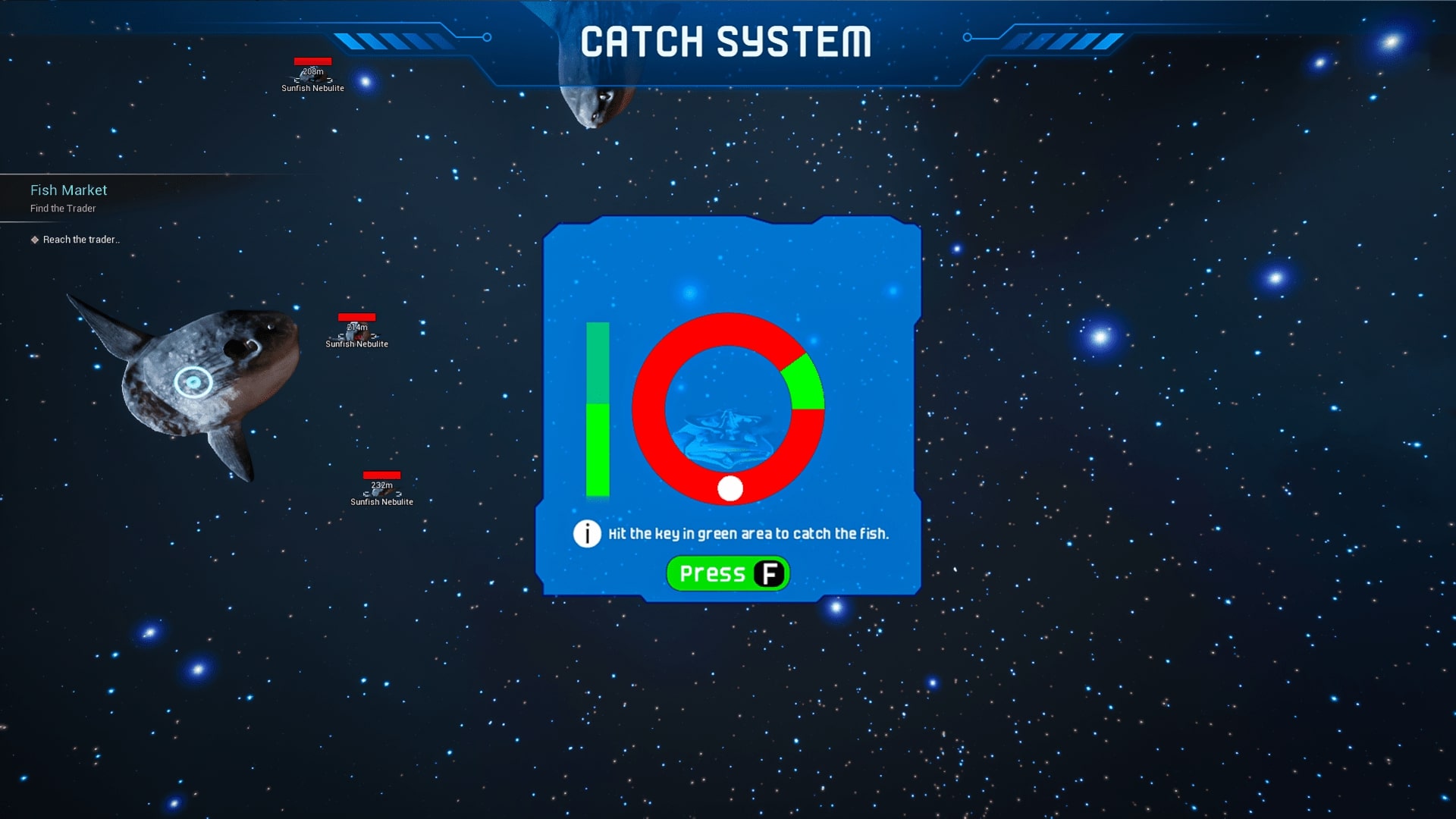Select the Fish Market quest title
This screenshot has height=819, width=1456.
pyautogui.click(x=68, y=190)
